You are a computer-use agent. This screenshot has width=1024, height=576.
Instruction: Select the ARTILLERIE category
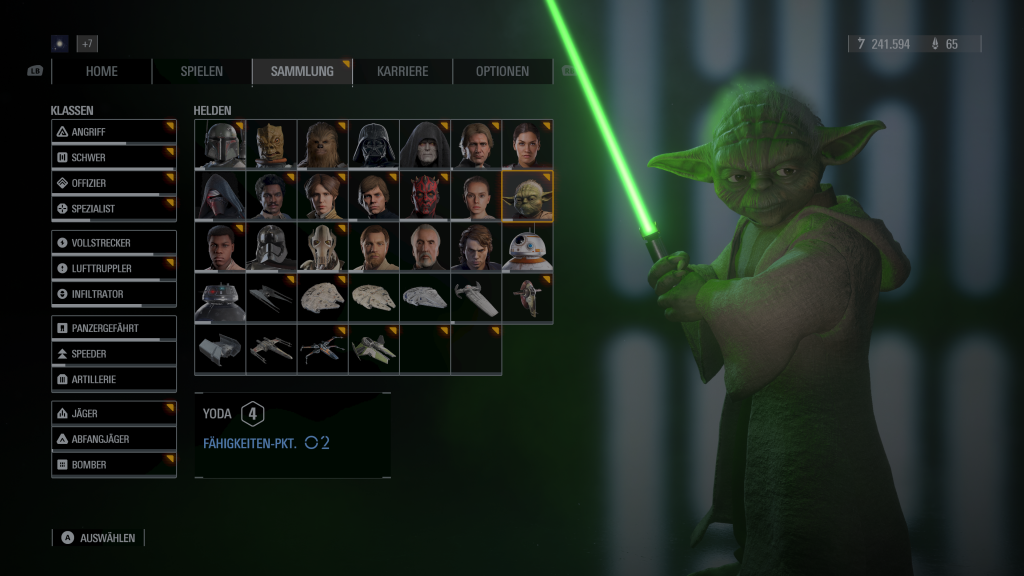point(114,380)
